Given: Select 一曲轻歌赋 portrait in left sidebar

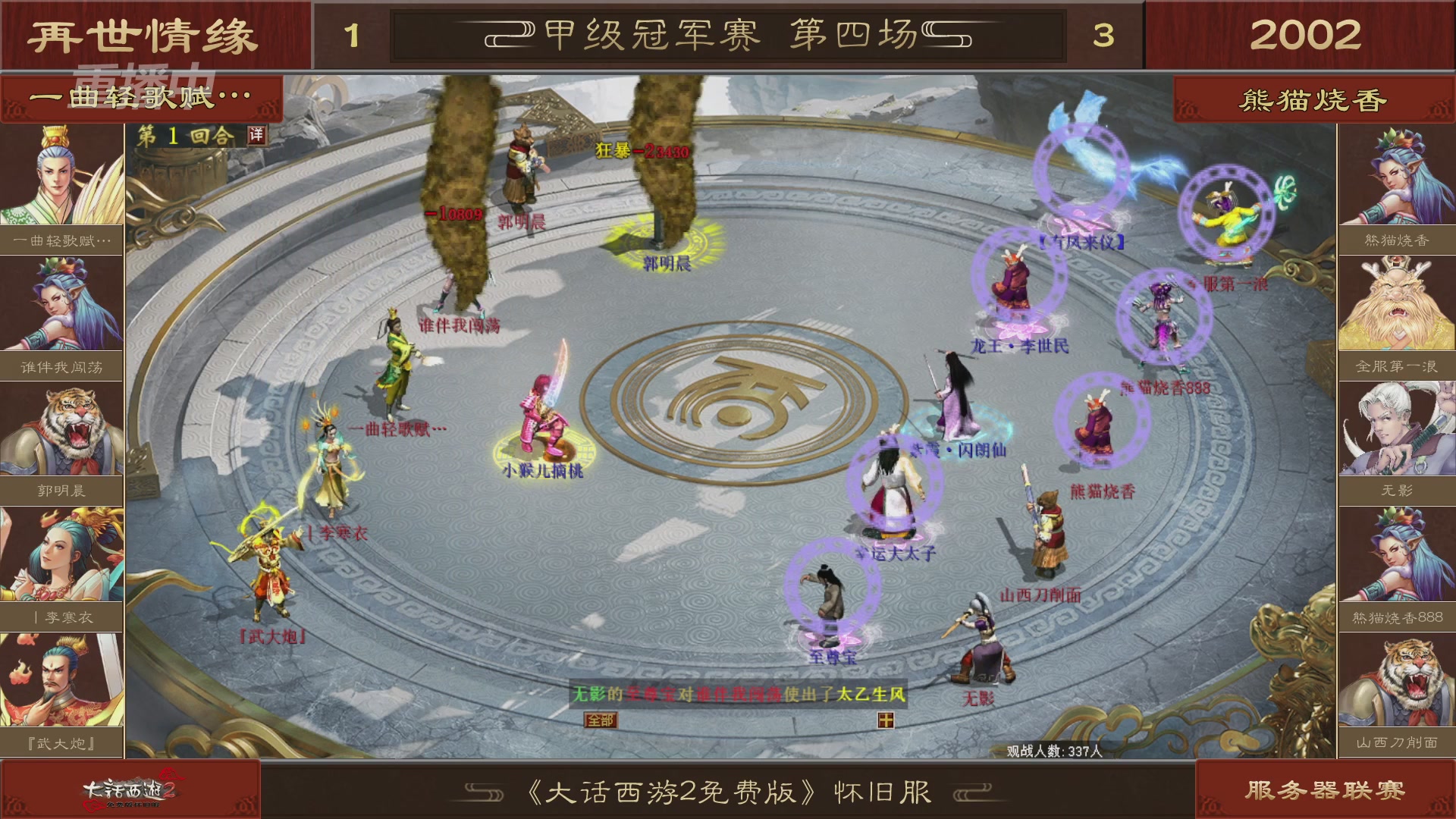Looking at the screenshot, I should [61, 174].
